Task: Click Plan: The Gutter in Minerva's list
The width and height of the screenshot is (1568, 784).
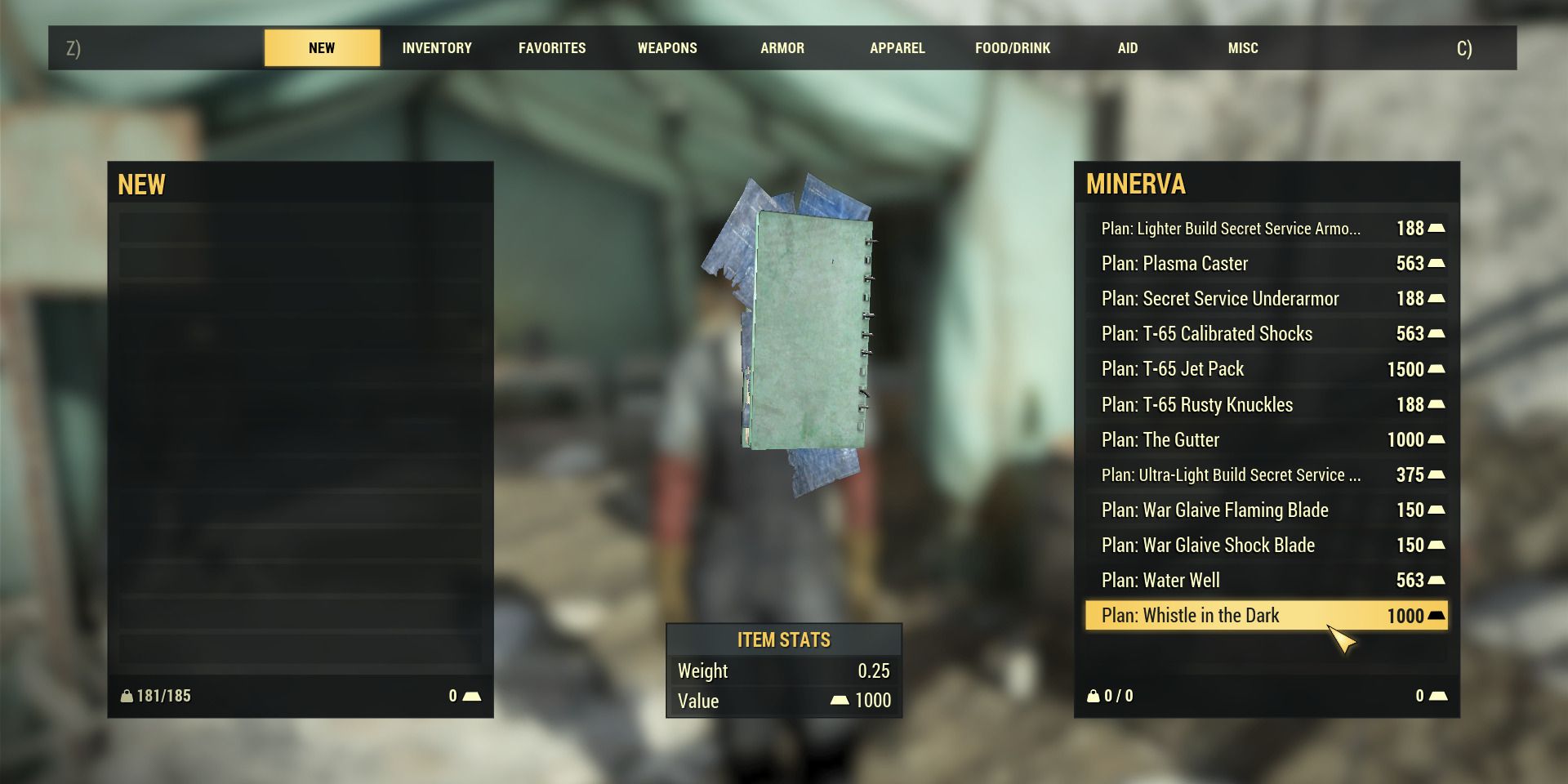Action: (1159, 439)
